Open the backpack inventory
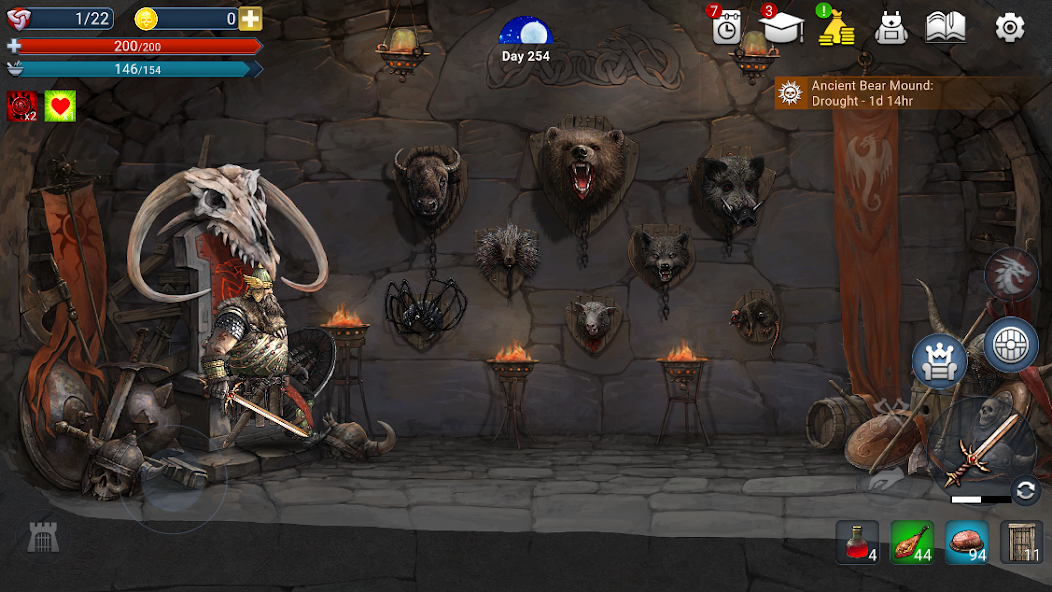This screenshot has width=1052, height=592. point(890,28)
